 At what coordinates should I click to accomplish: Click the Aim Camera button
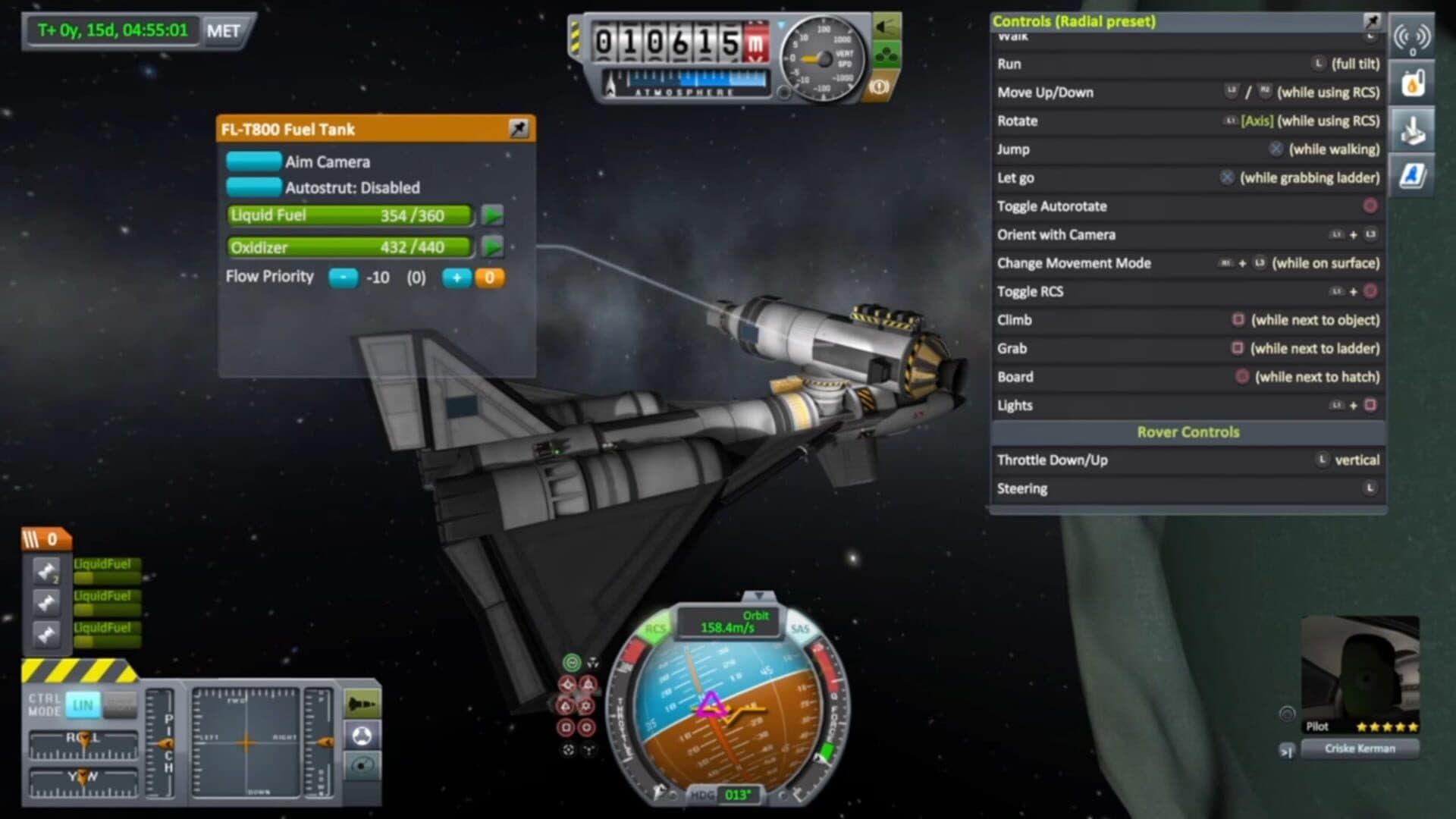(x=254, y=162)
